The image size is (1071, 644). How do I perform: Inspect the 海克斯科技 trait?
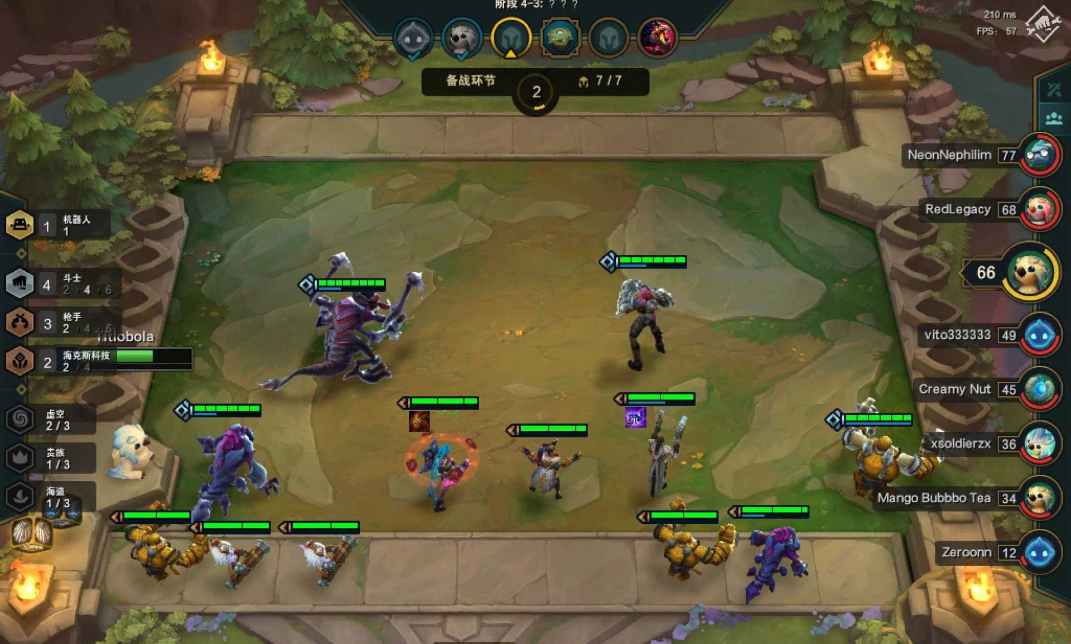tap(20, 361)
